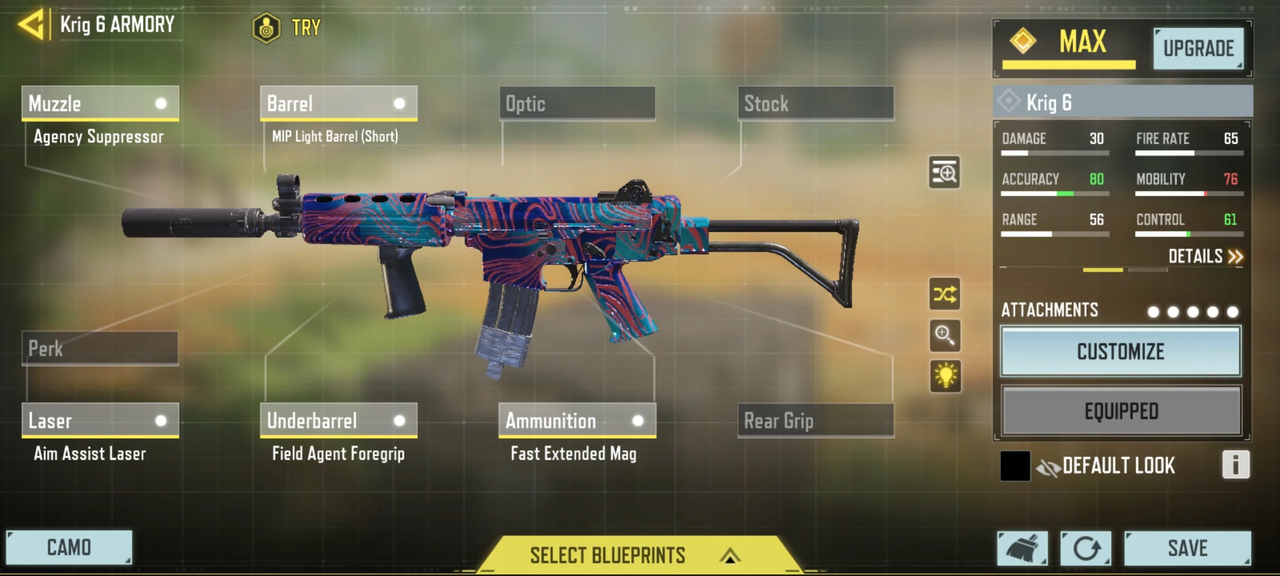1280x576 pixels.
Task: Select the Barrel attachment slot
Action: 338,104
